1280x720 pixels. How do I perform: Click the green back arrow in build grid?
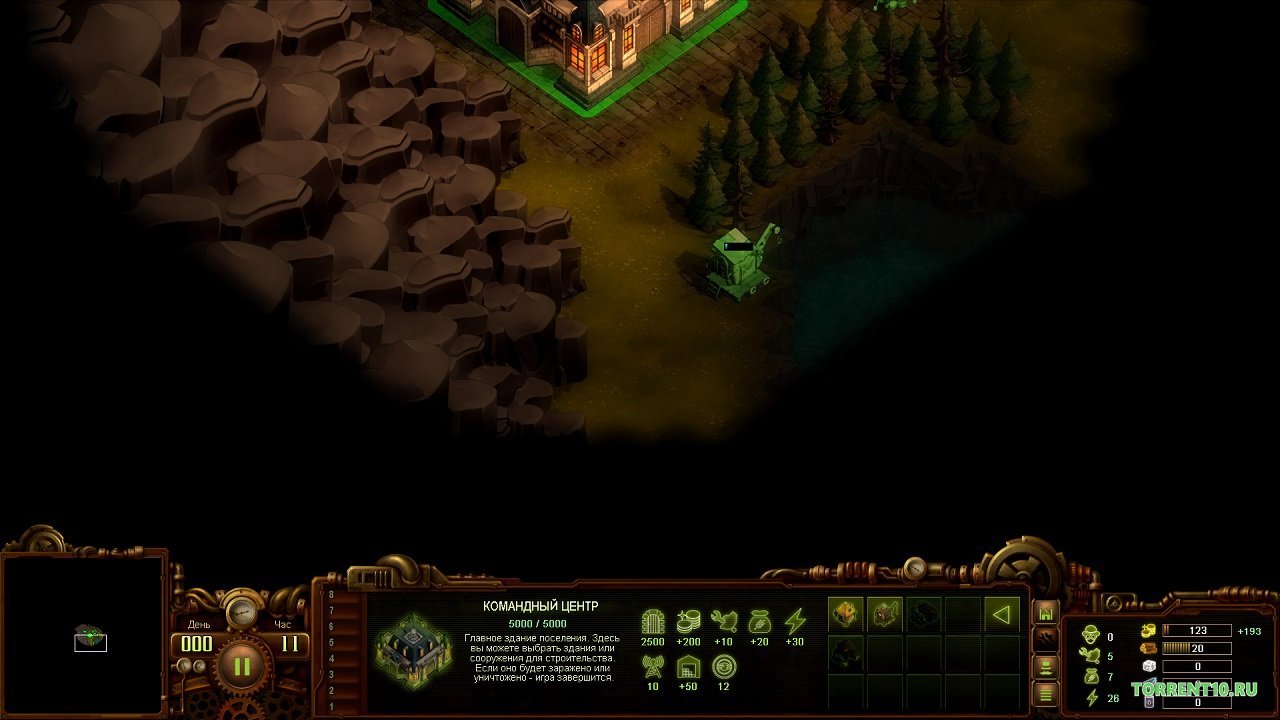click(x=1002, y=614)
